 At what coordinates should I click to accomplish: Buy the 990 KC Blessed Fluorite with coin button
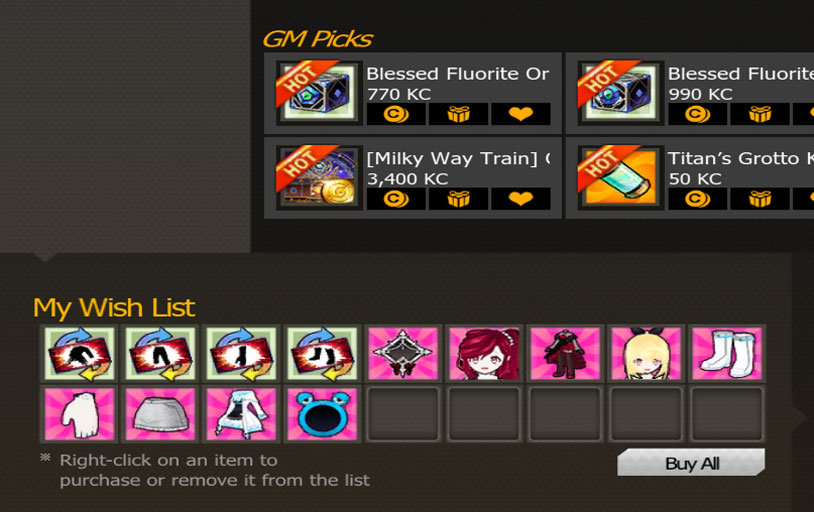(697, 114)
